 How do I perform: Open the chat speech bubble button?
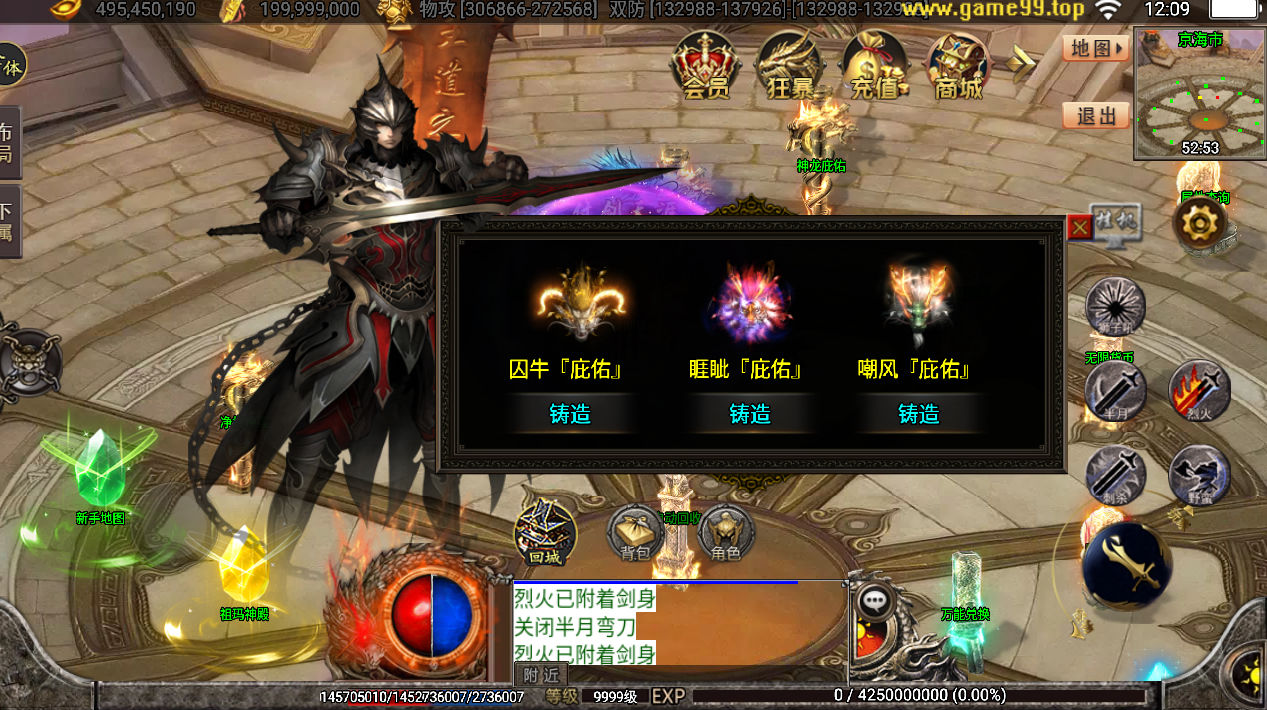pyautogui.click(x=875, y=601)
